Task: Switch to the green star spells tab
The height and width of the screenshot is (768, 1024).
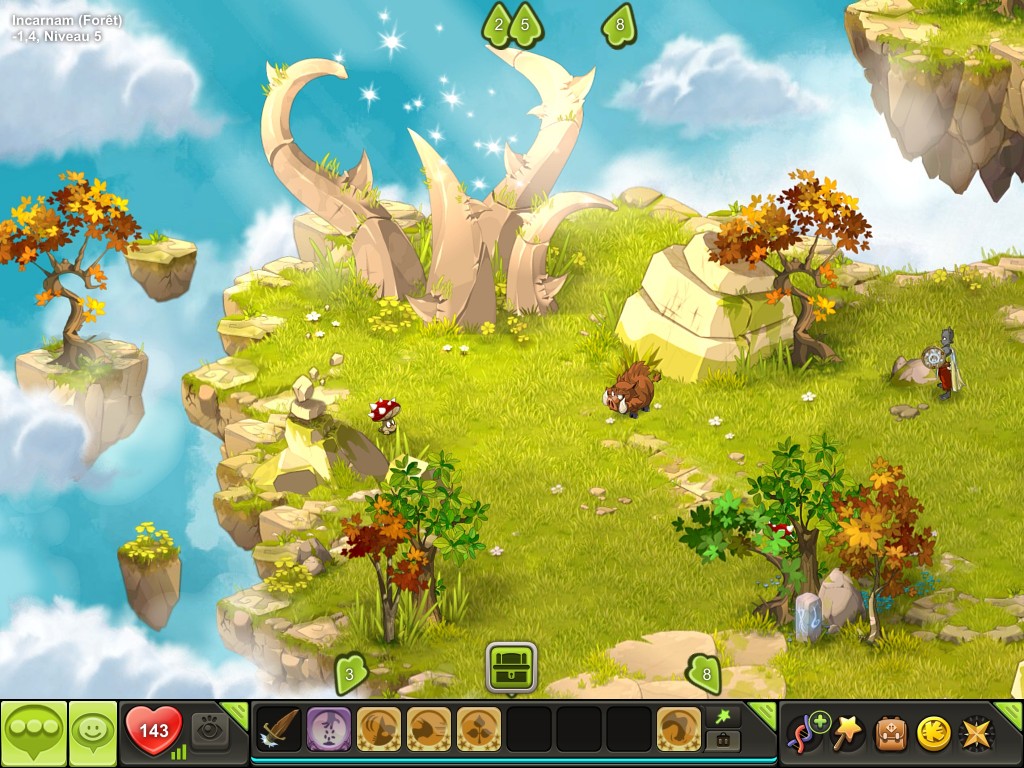Action: pyautogui.click(x=723, y=716)
